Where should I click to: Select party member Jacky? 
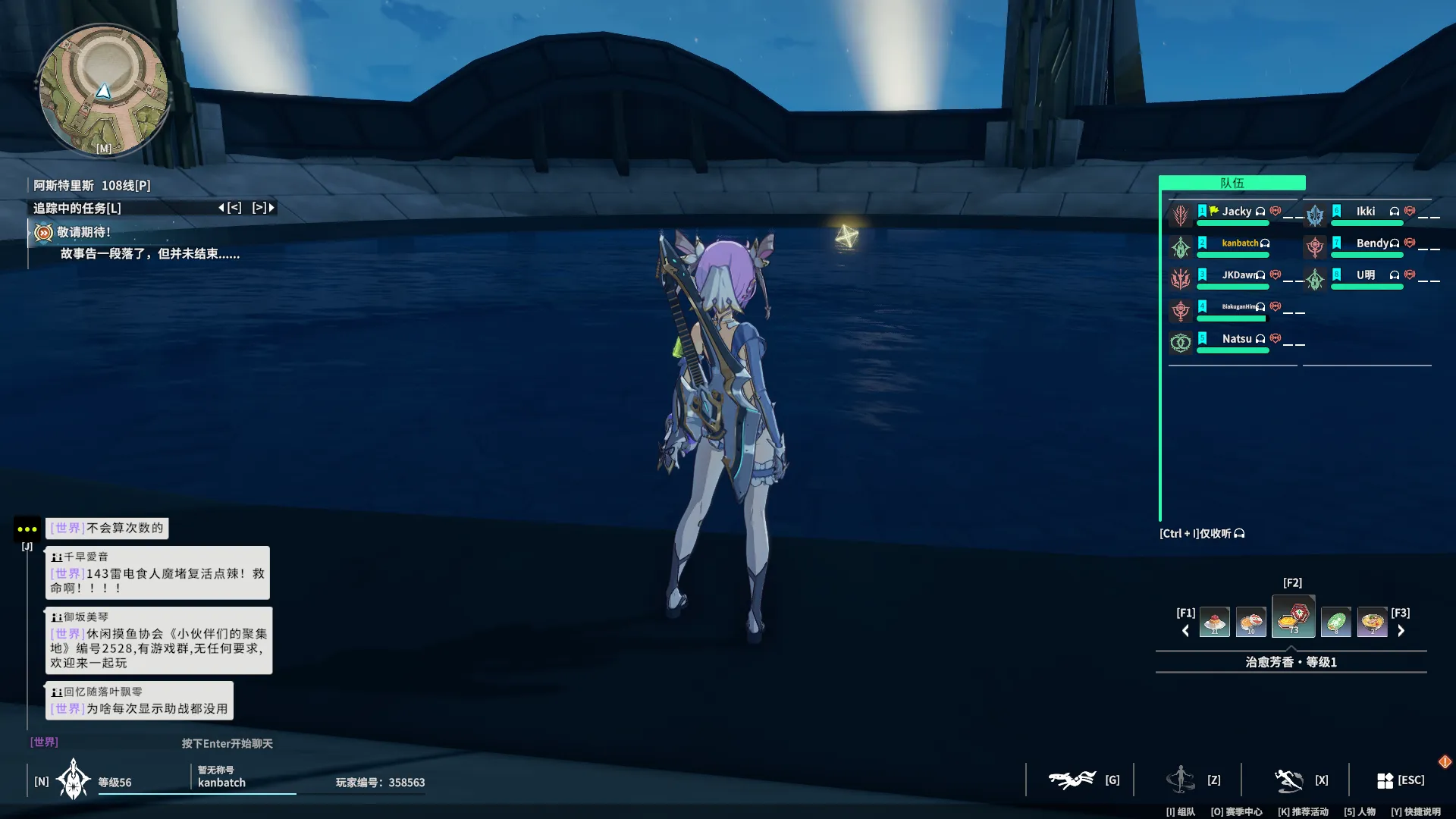tap(1236, 212)
